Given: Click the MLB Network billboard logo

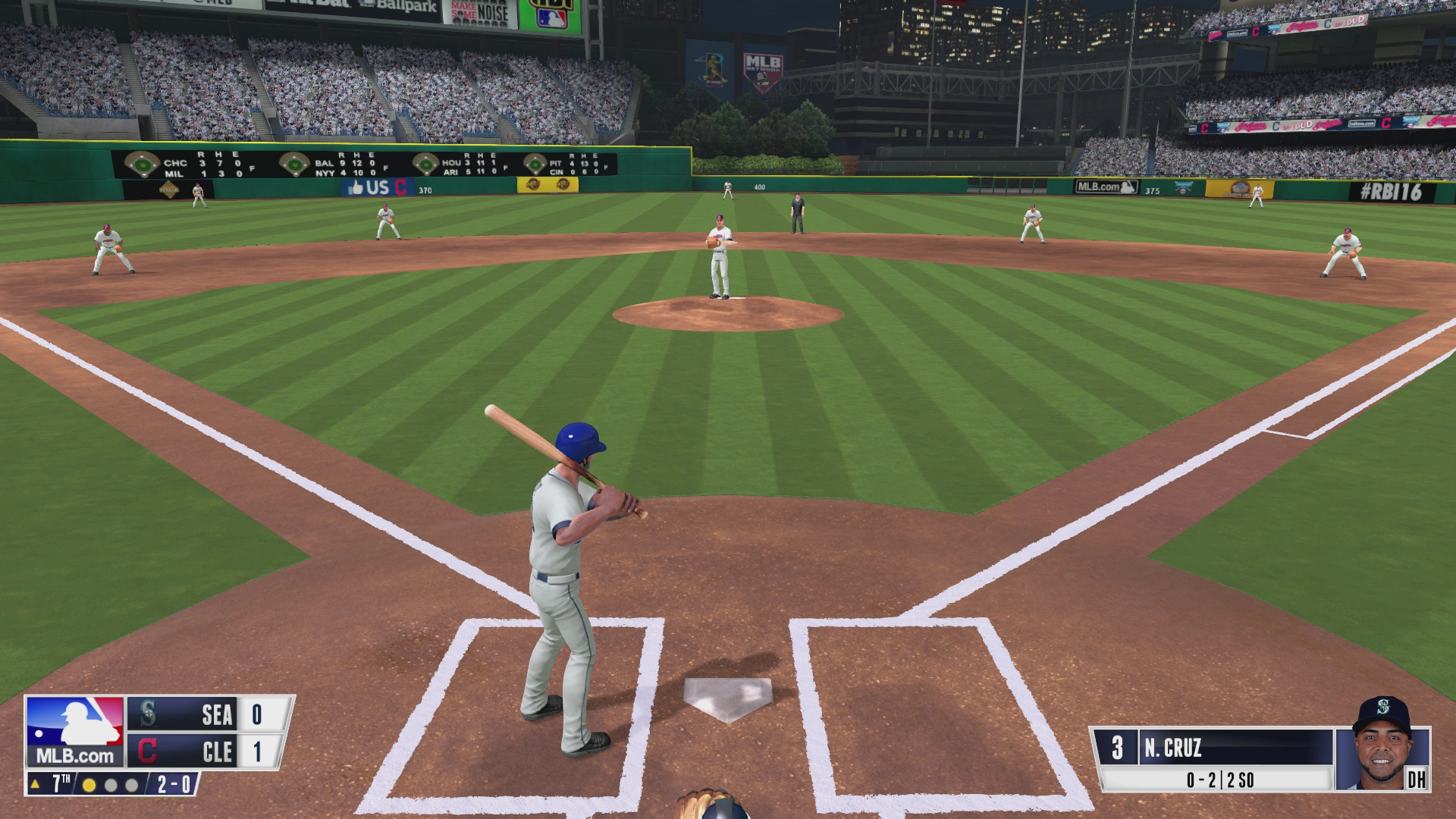Looking at the screenshot, I should (x=762, y=67).
